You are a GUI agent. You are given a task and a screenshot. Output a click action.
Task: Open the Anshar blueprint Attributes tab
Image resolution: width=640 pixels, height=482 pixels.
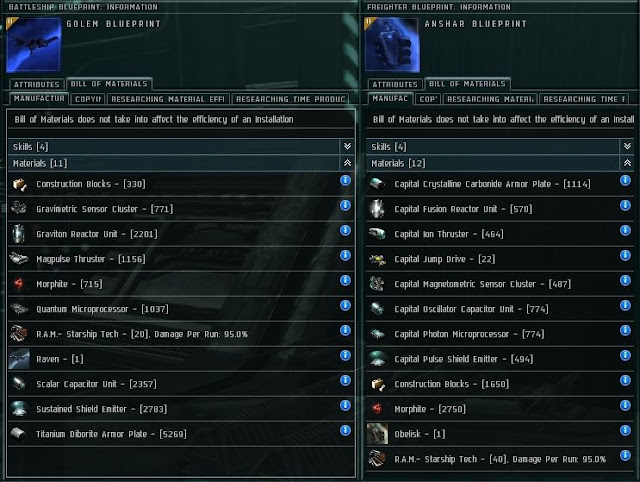[x=394, y=85]
